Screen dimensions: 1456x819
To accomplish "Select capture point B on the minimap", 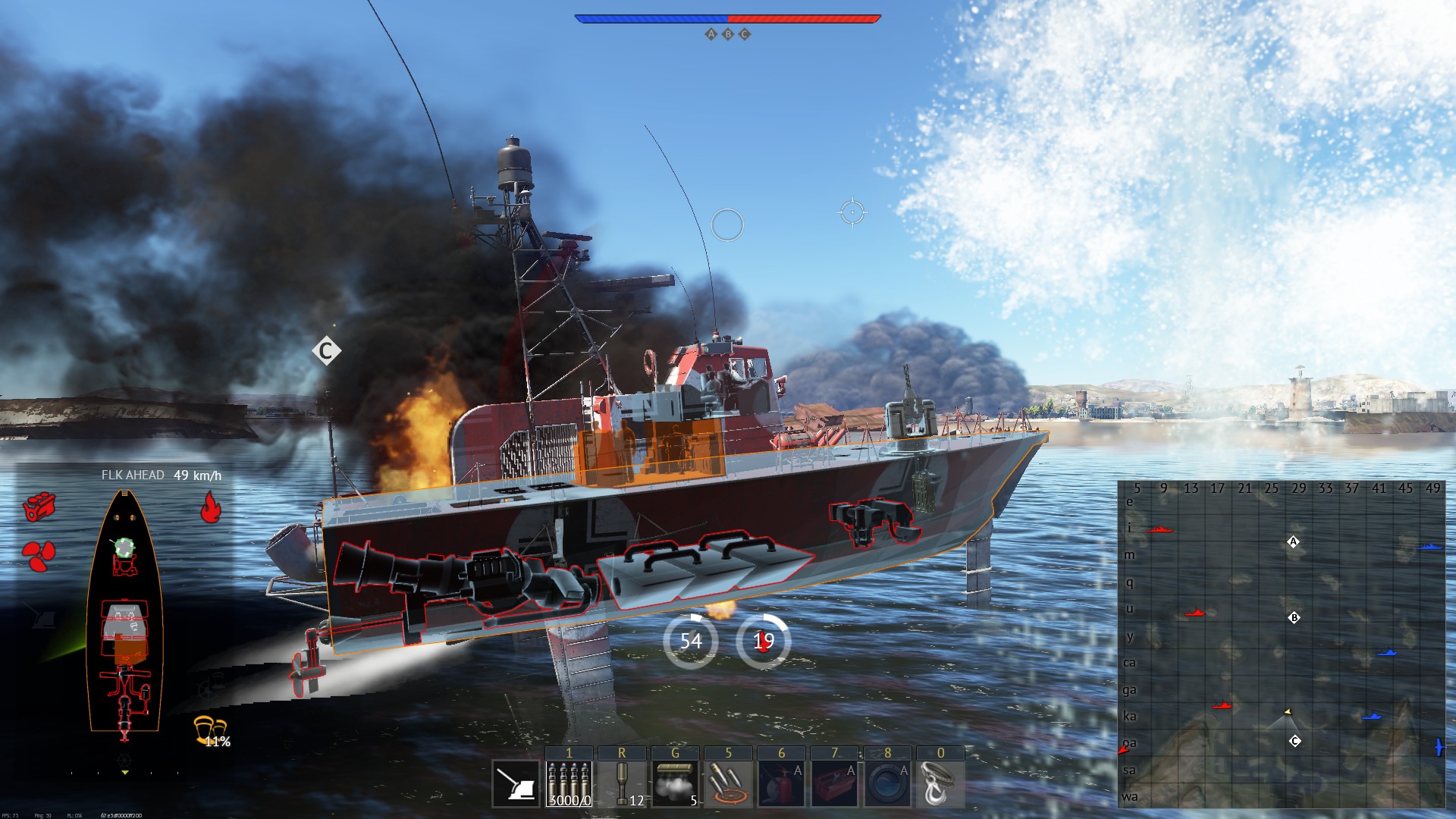I will point(1294,618).
